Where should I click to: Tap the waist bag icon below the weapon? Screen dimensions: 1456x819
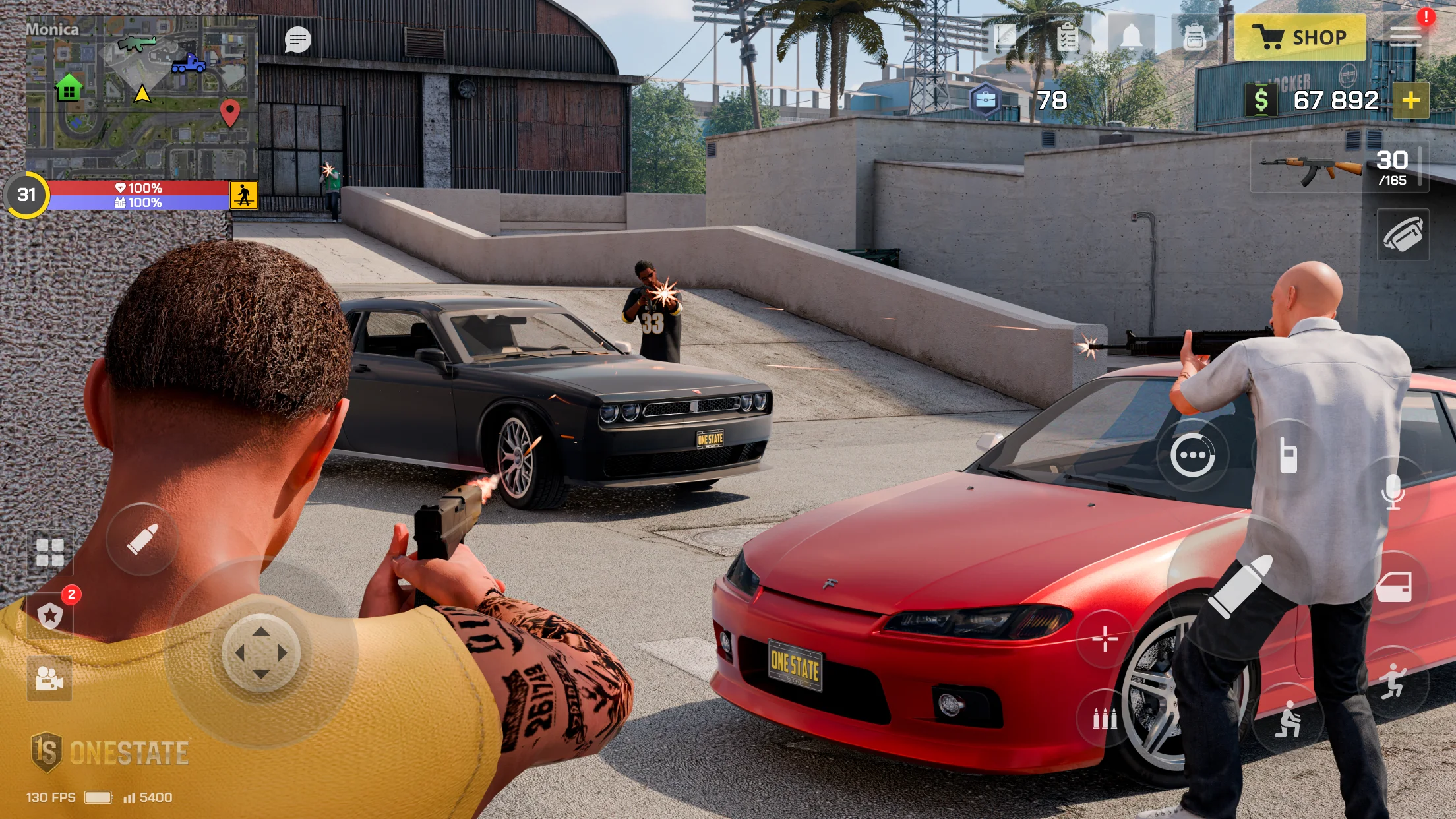pyautogui.click(x=1403, y=234)
